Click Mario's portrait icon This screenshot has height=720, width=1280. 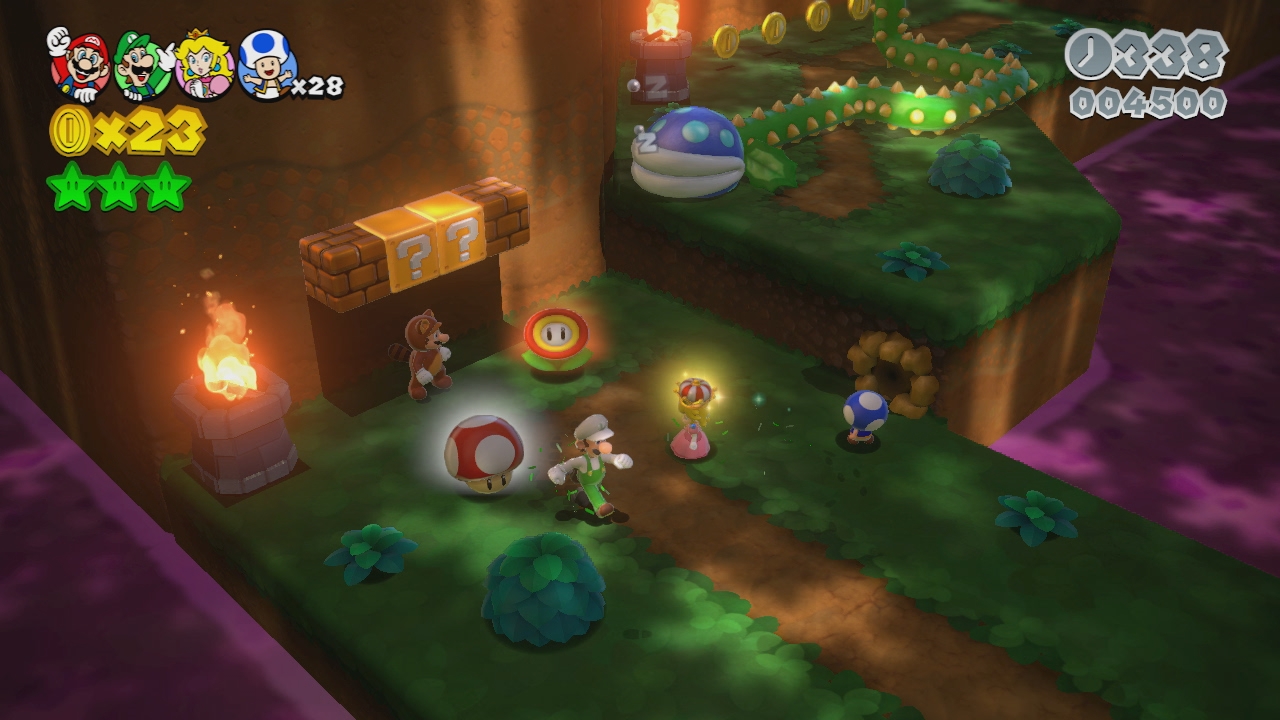tap(80, 64)
